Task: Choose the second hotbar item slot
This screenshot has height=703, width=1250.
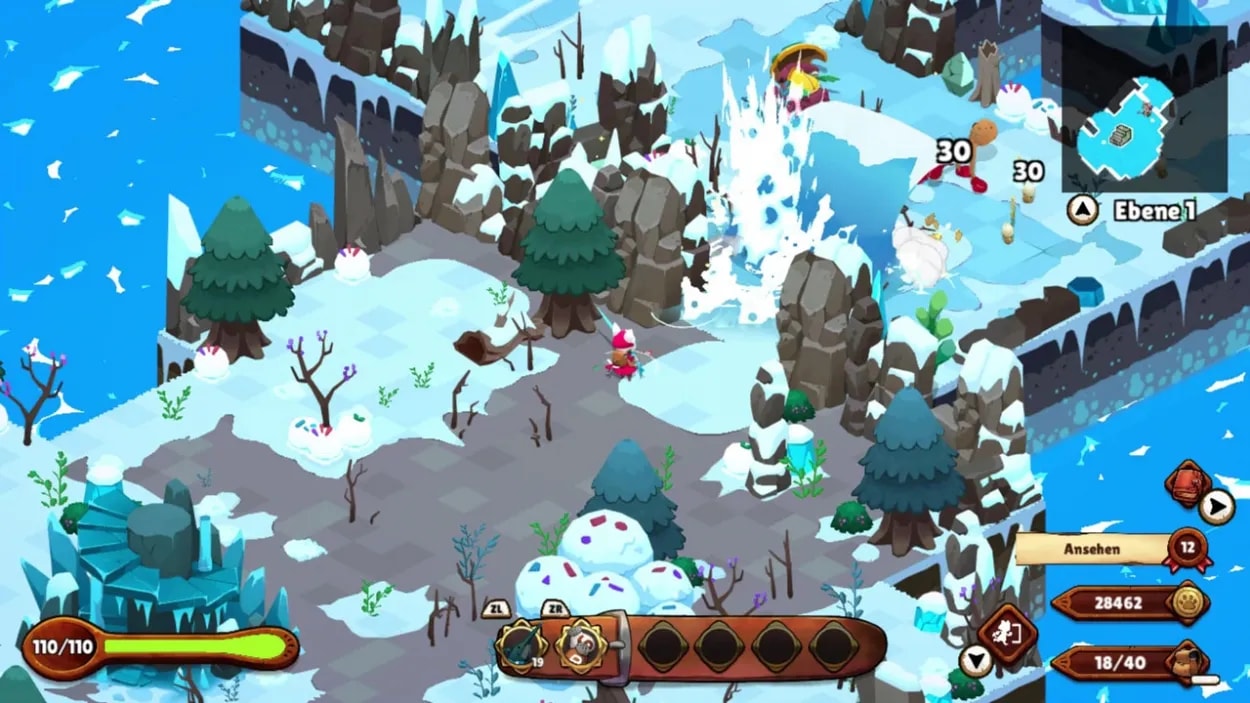Action: (x=578, y=645)
